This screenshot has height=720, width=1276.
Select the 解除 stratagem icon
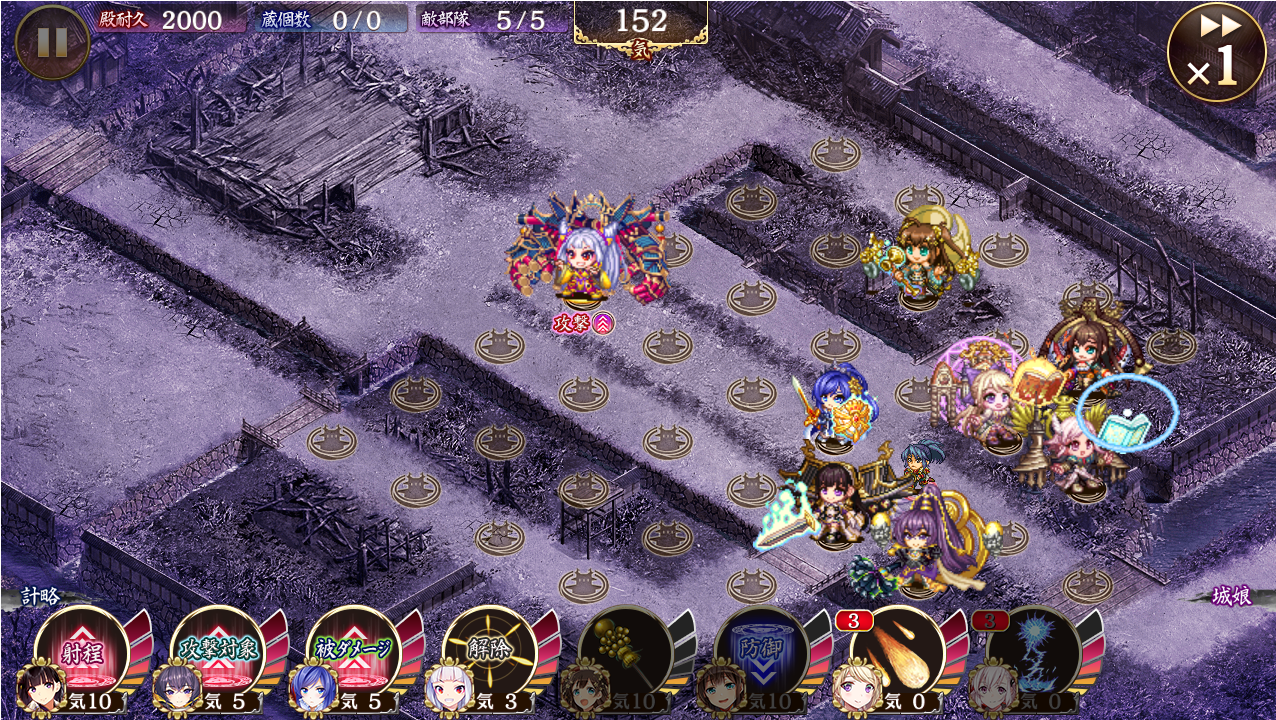point(491,652)
